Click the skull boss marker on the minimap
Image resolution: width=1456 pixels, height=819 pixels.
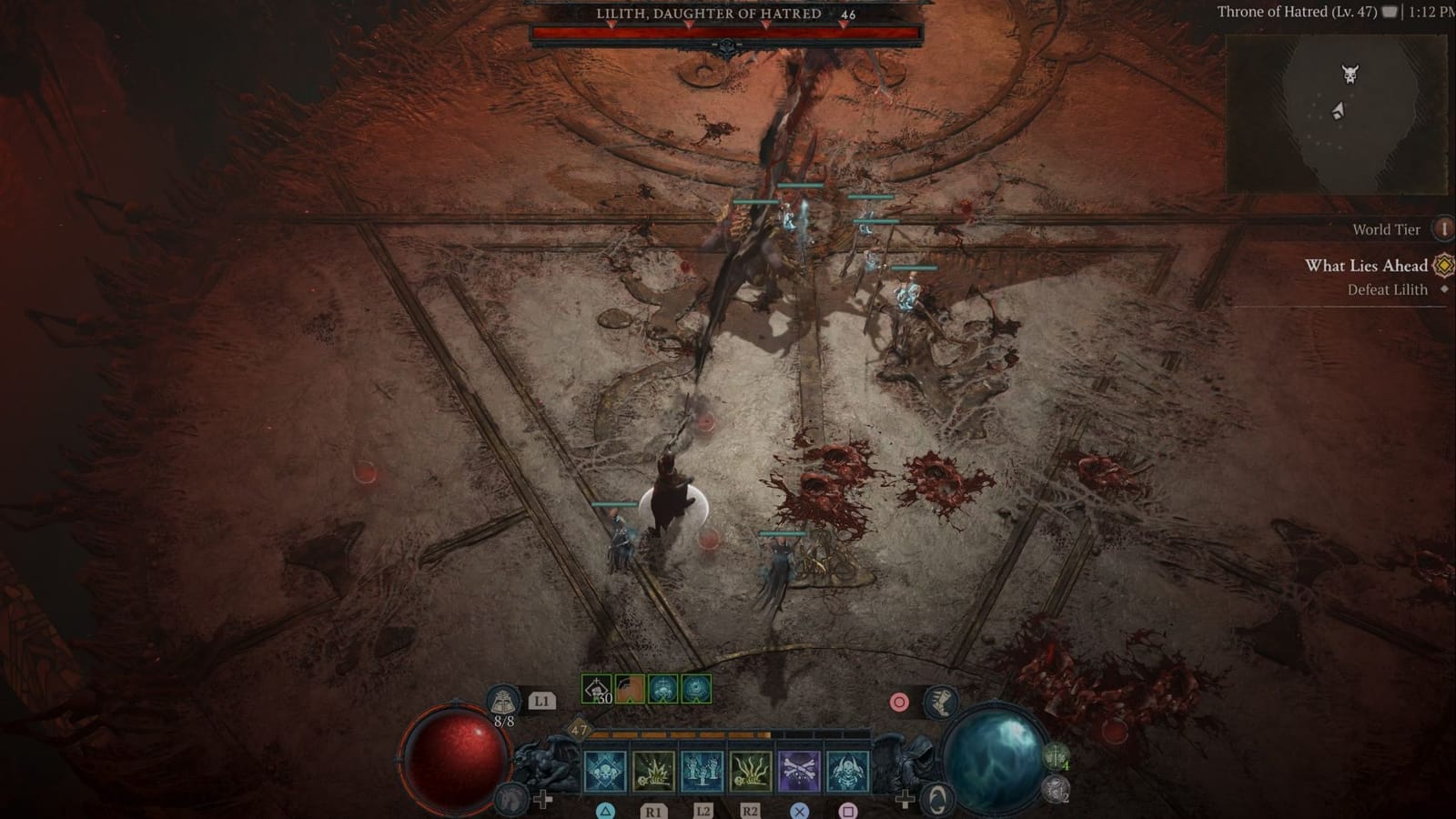(1350, 73)
